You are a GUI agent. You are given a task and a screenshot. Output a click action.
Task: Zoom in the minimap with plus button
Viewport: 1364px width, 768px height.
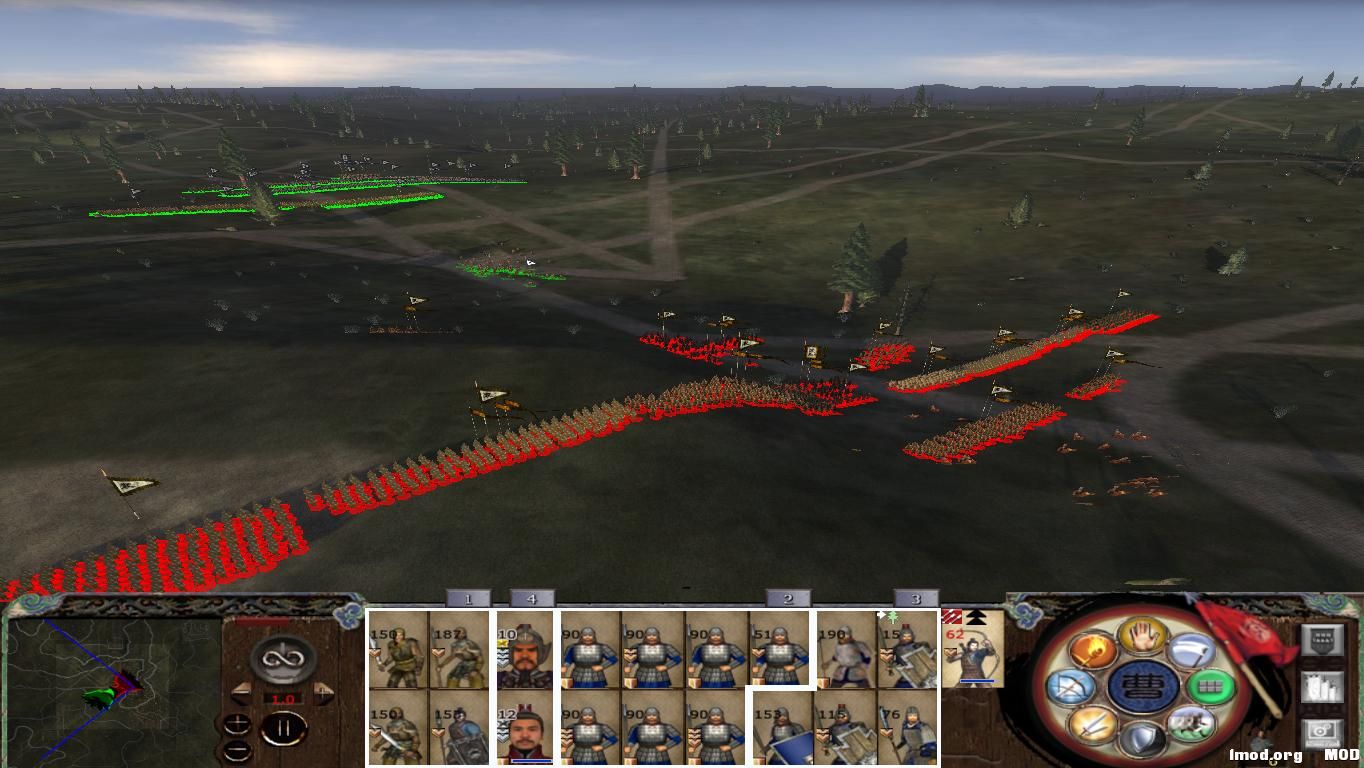click(238, 725)
